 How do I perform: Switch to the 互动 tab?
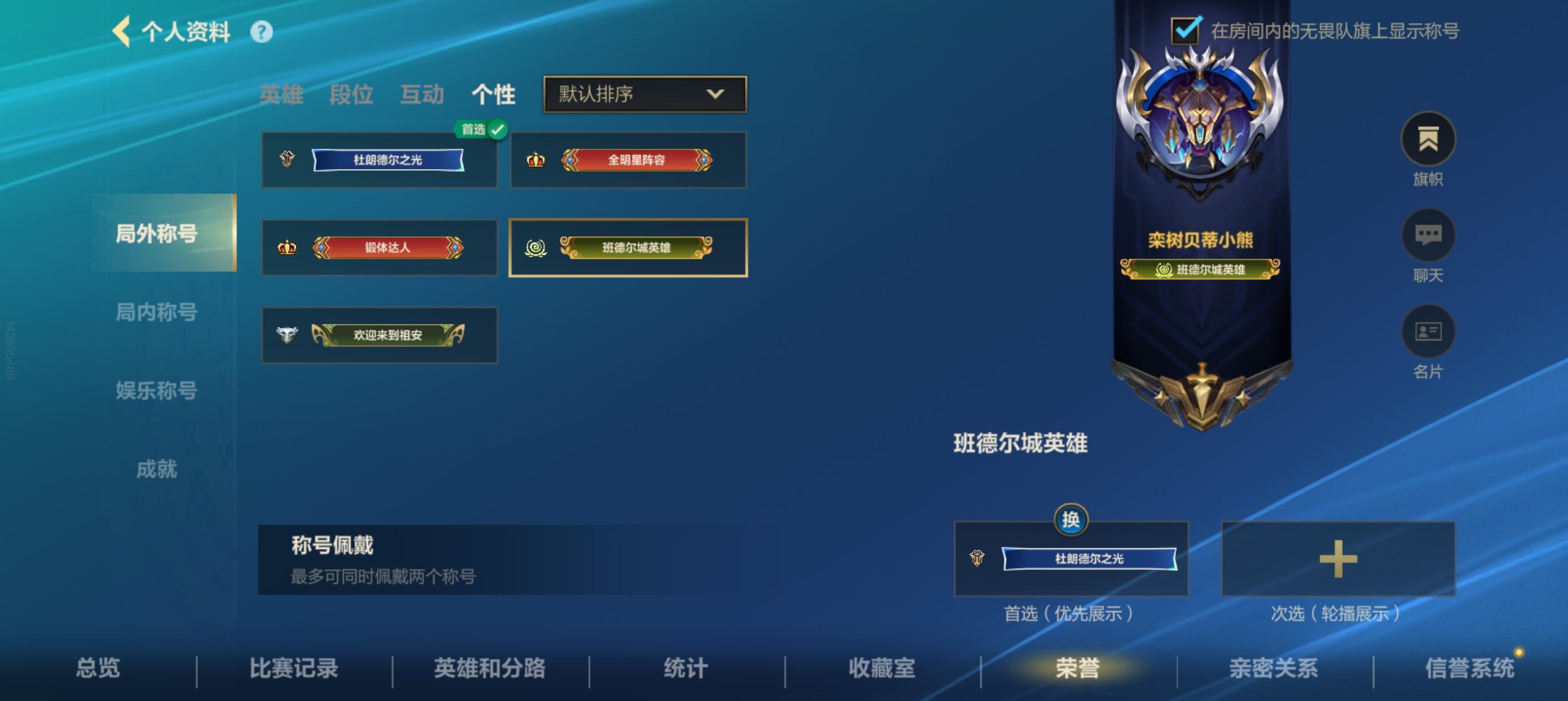click(423, 94)
